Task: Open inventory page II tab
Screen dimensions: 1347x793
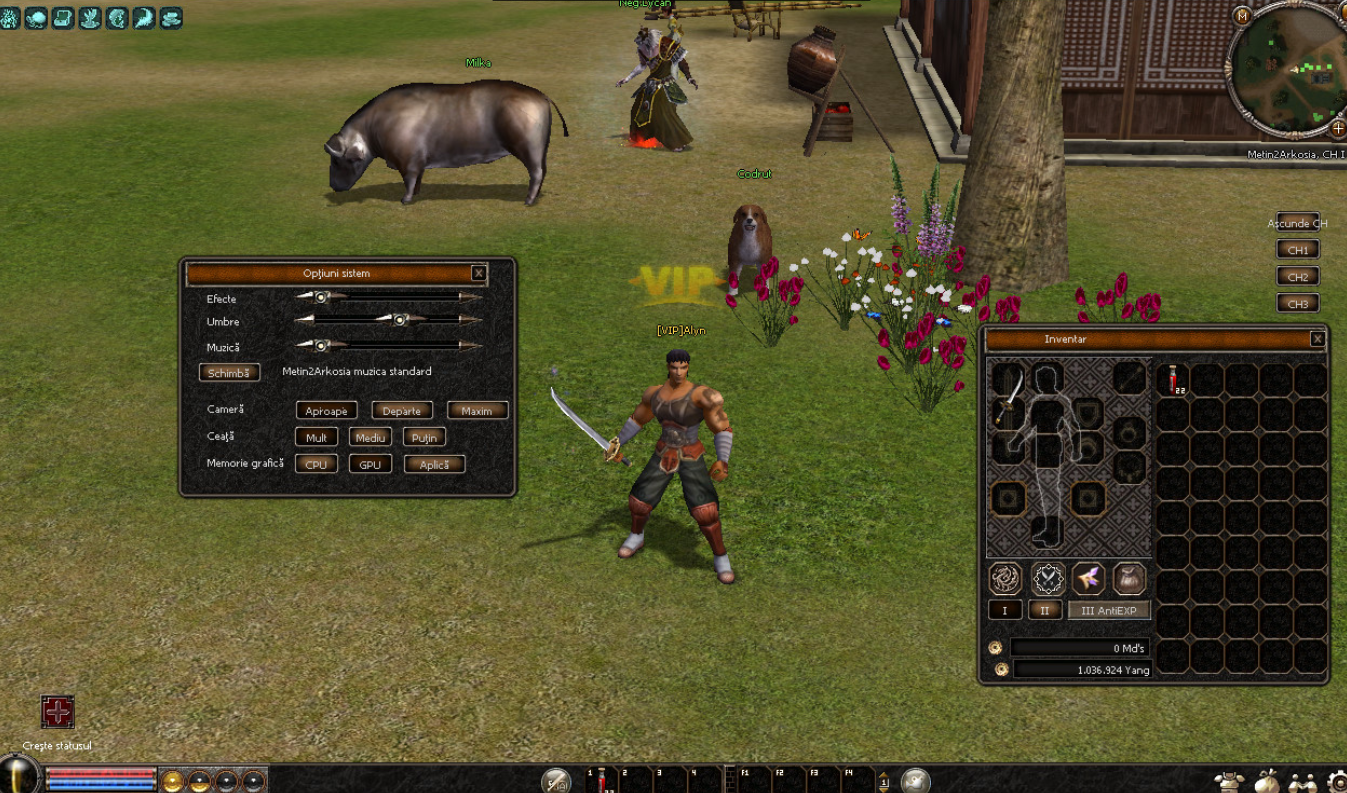Action: coord(1045,610)
